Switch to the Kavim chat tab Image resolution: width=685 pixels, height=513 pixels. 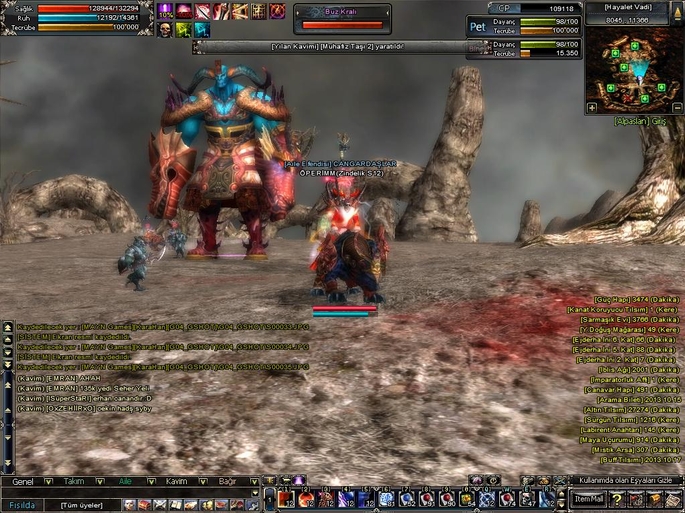coord(177,481)
